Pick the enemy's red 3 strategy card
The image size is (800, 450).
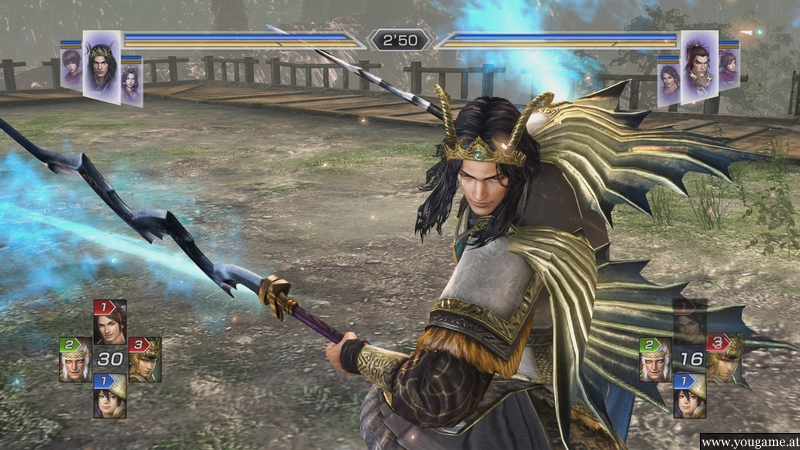[724, 358]
